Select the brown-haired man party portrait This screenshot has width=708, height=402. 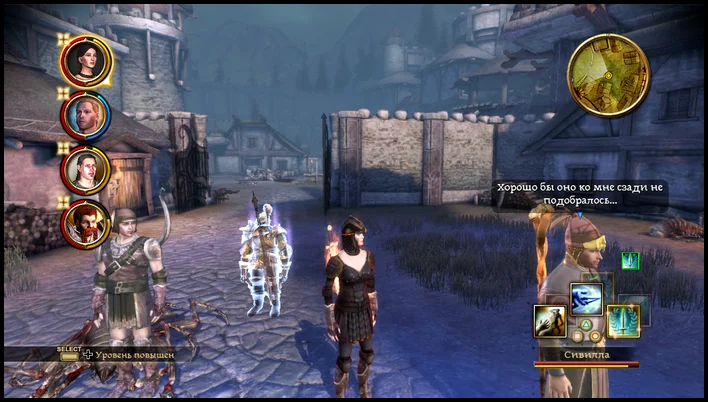(86, 169)
